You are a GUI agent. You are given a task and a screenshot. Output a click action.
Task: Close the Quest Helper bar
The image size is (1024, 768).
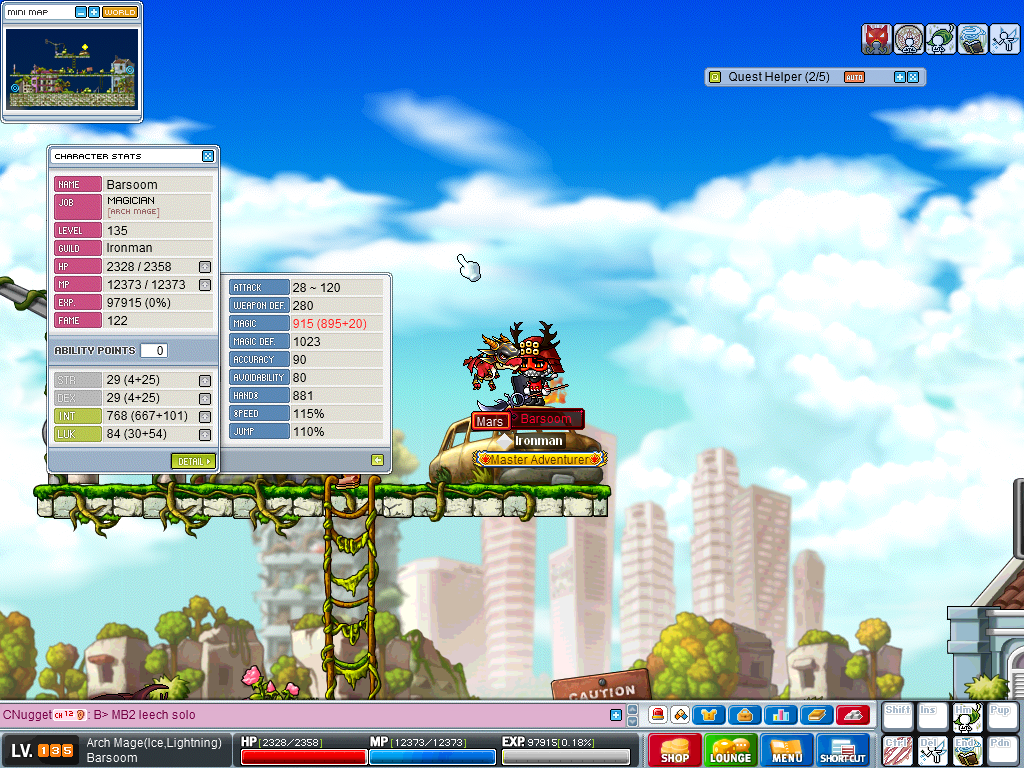click(913, 77)
